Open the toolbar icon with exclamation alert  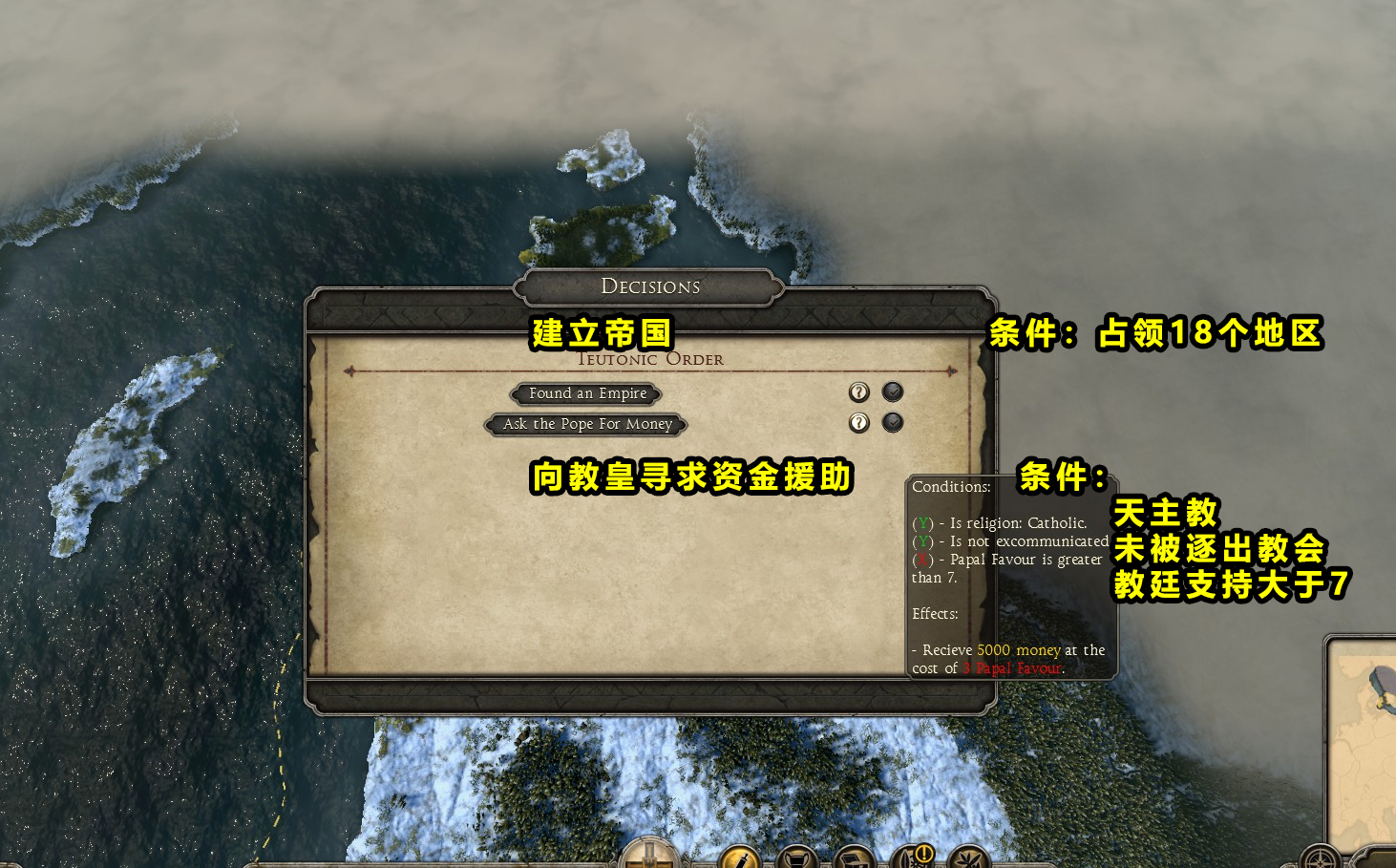[913, 857]
